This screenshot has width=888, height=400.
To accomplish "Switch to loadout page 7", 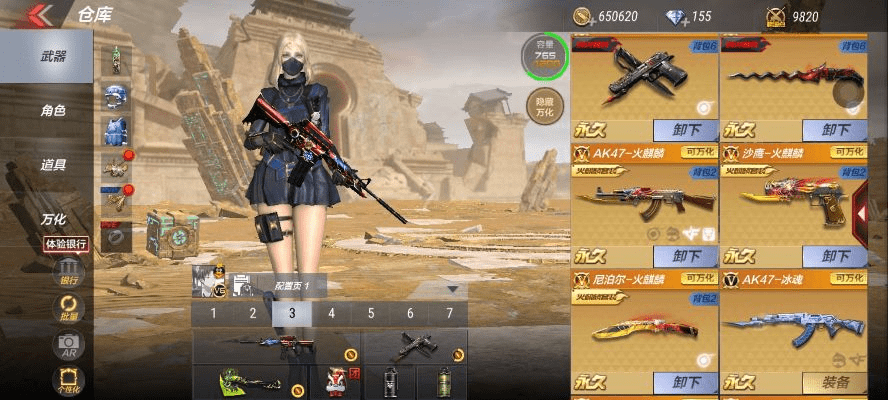I will point(448,313).
